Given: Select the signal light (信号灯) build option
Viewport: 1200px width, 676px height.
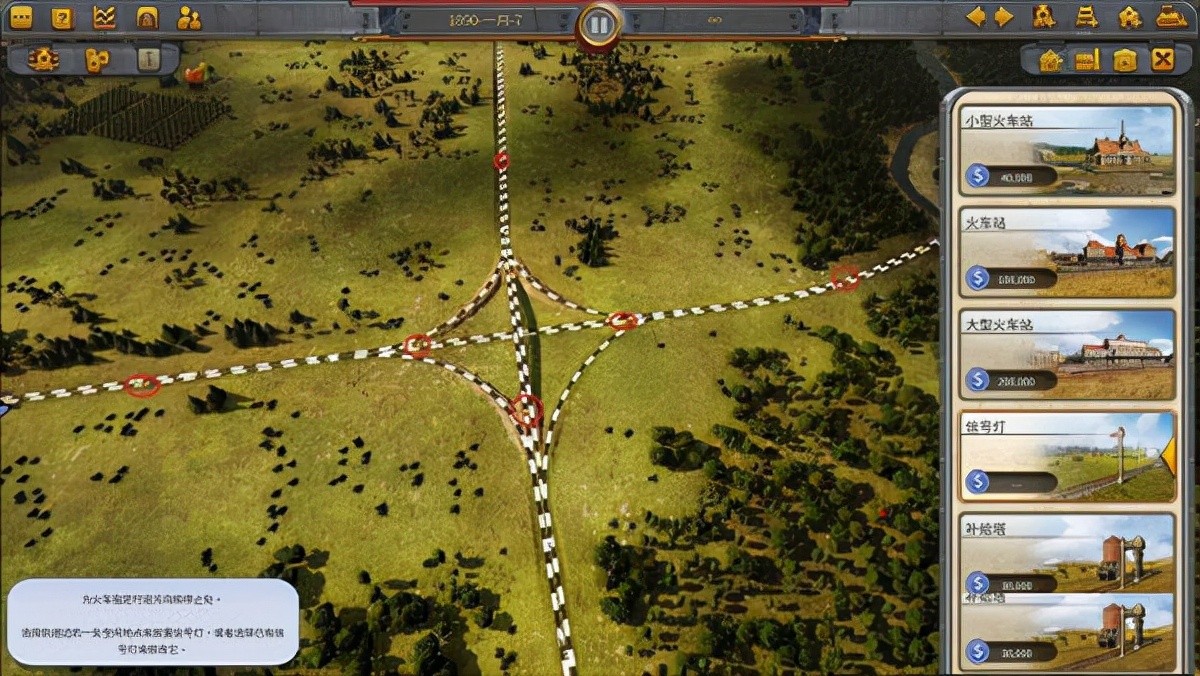Looking at the screenshot, I should [1066, 456].
